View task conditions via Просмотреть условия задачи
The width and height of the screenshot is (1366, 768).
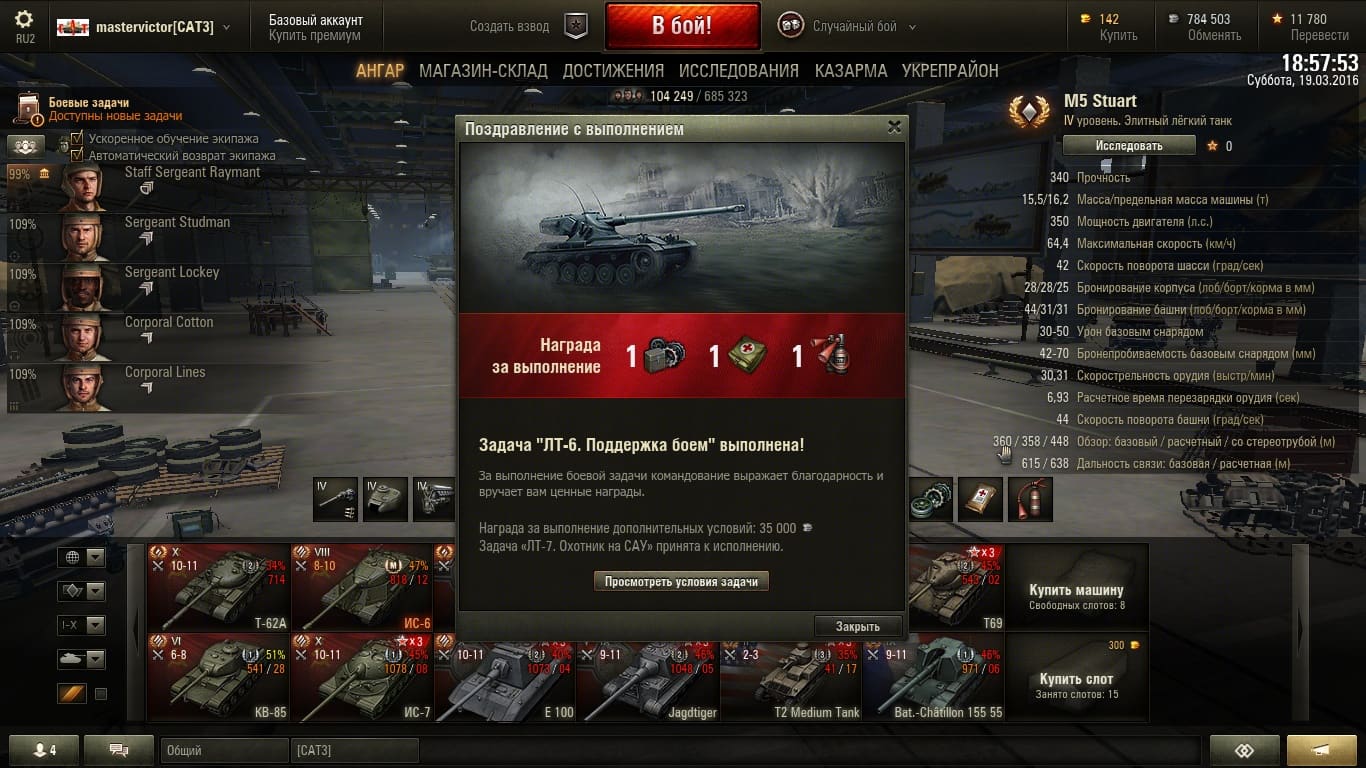tap(681, 581)
